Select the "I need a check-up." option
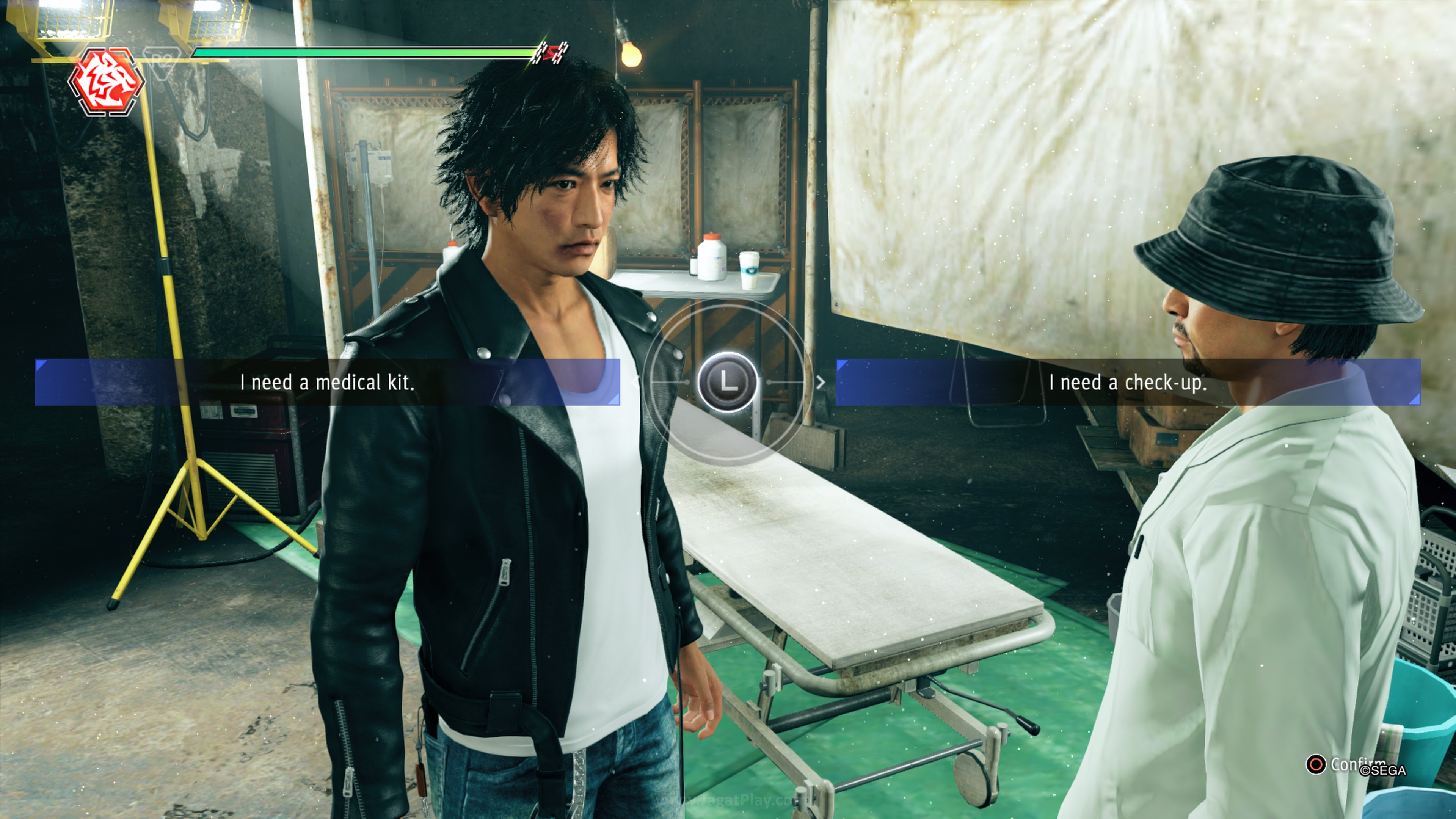The height and width of the screenshot is (819, 1456). tap(1128, 383)
